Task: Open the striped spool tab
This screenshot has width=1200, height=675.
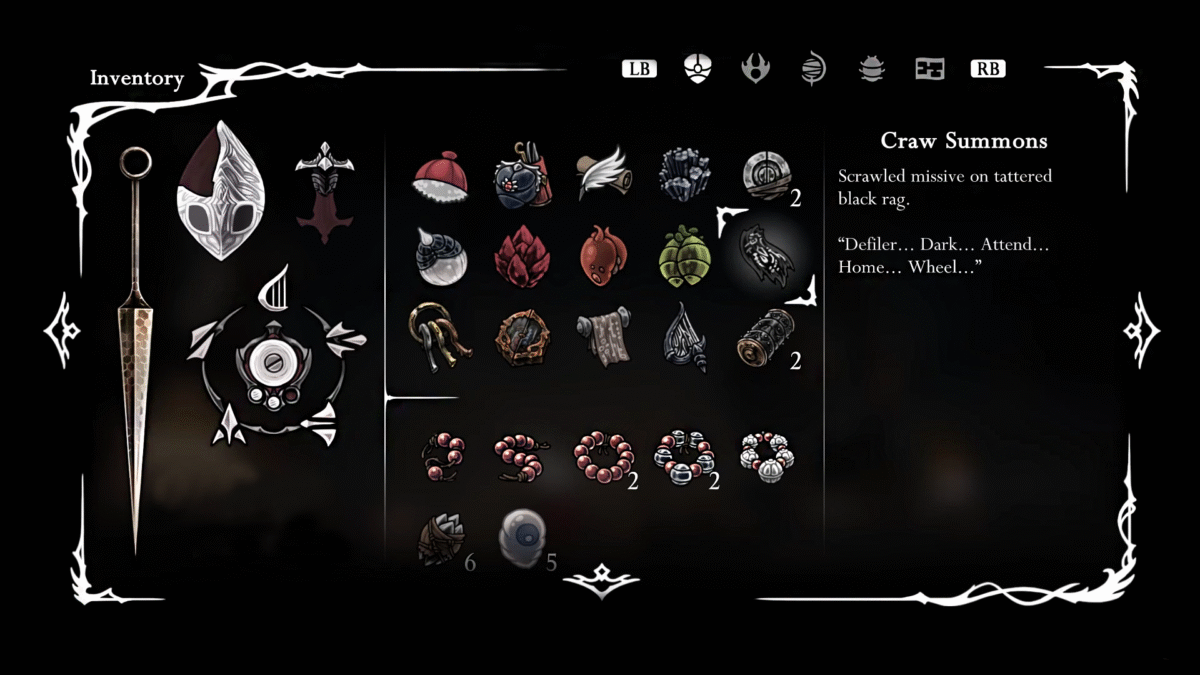Action: pos(813,69)
